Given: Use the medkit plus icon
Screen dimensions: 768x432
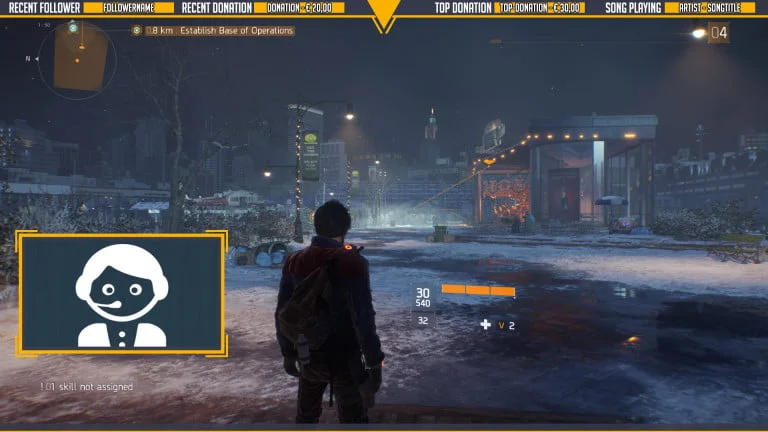Looking at the screenshot, I should pyautogui.click(x=485, y=324).
